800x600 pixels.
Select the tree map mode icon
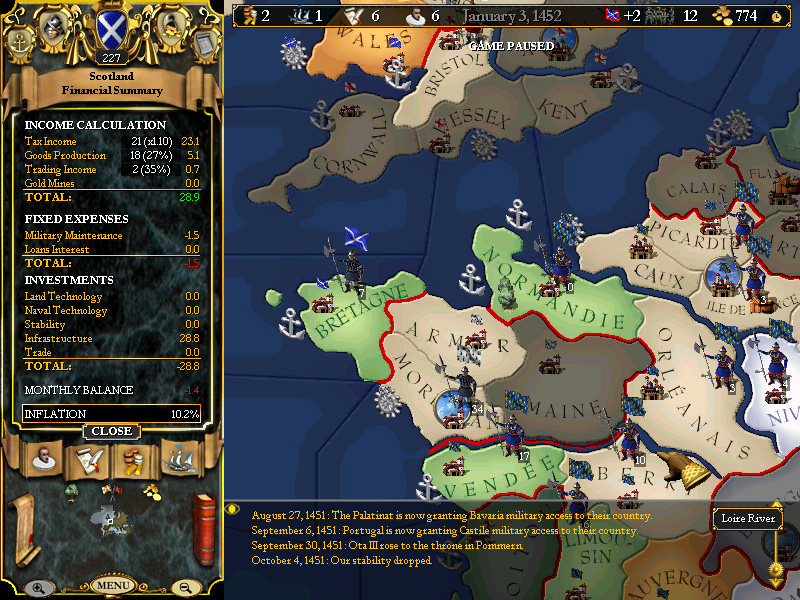point(72,491)
